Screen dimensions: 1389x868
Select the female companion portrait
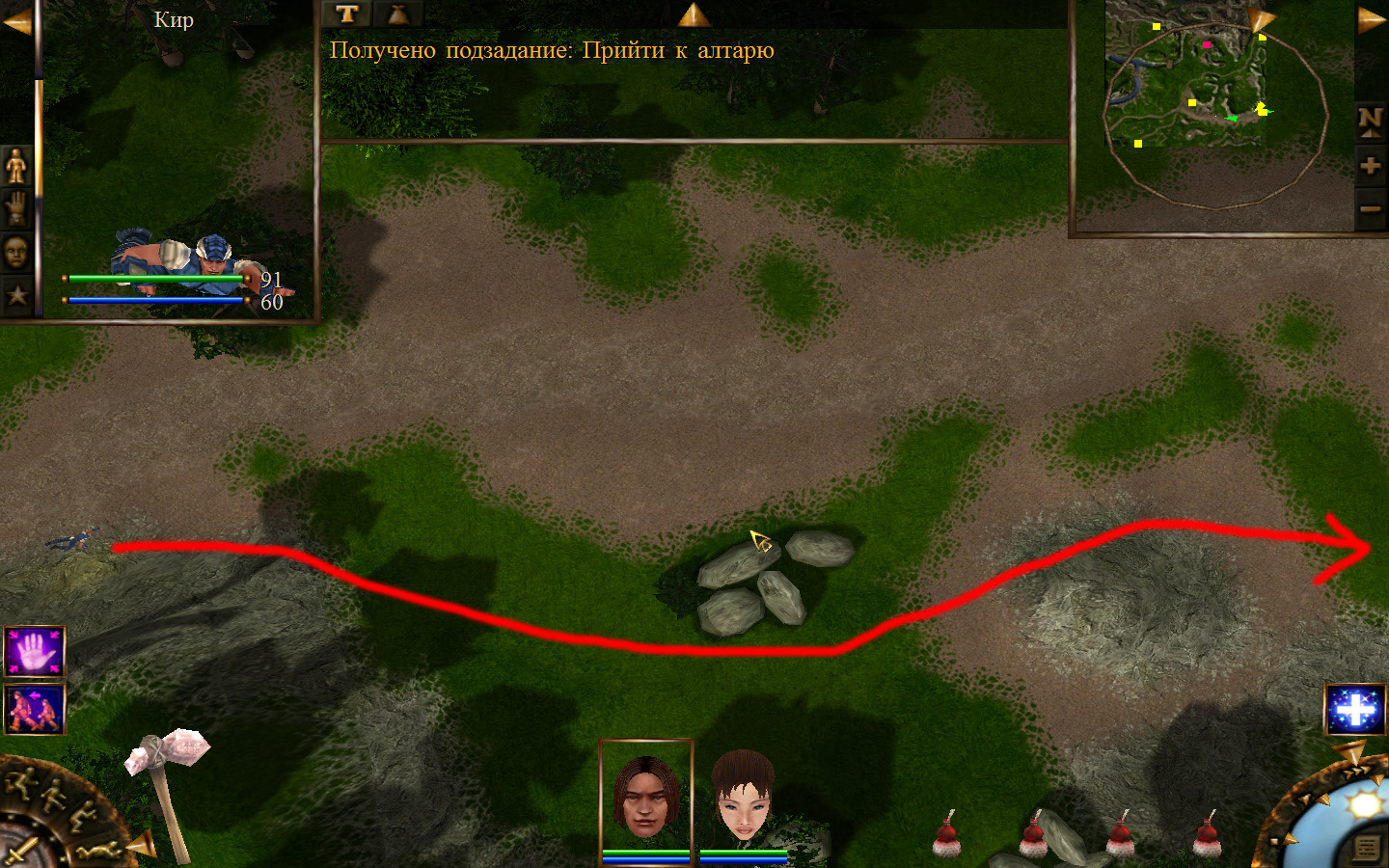click(743, 797)
